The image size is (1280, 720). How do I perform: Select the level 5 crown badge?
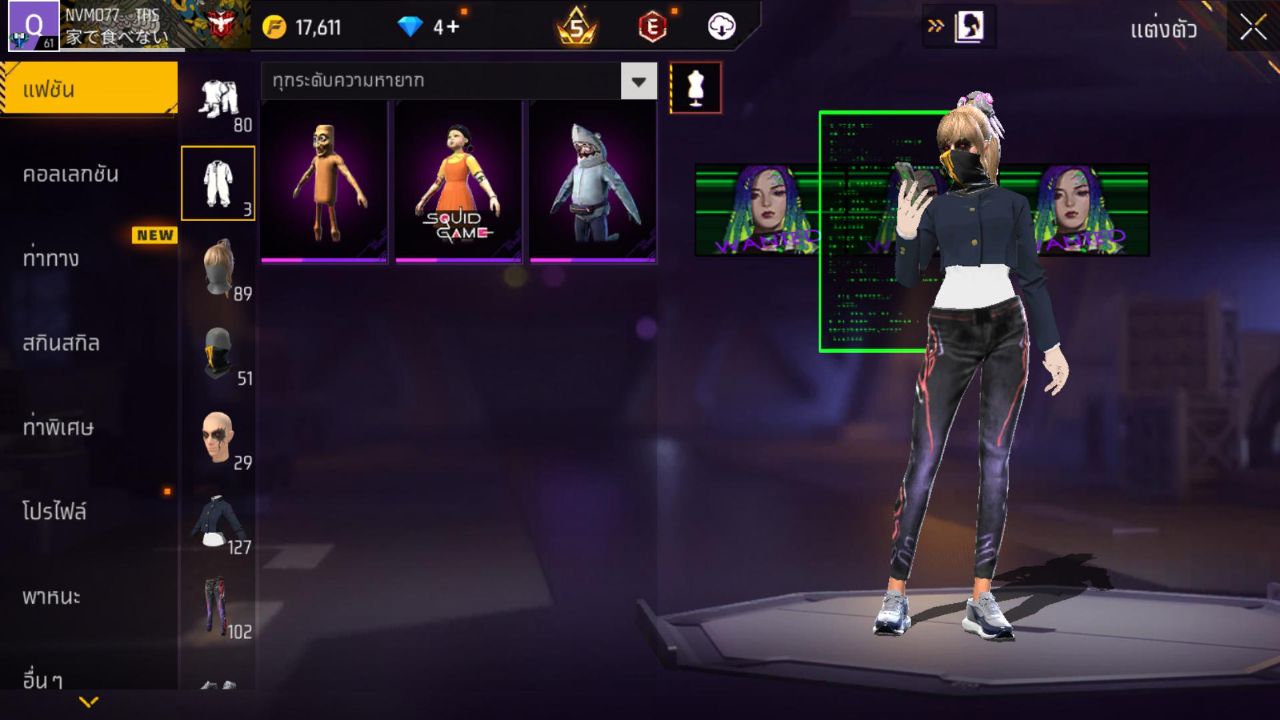click(577, 27)
